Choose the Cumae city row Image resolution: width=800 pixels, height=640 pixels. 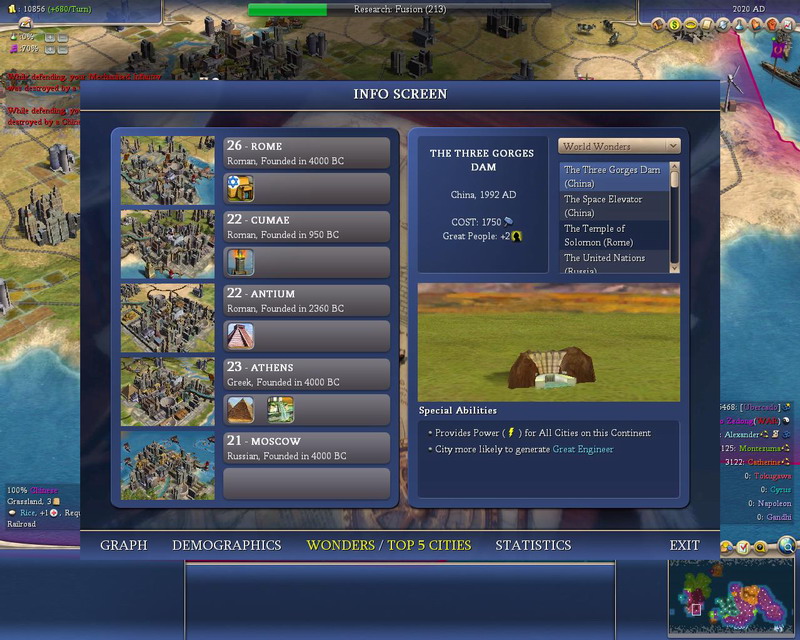point(307,227)
